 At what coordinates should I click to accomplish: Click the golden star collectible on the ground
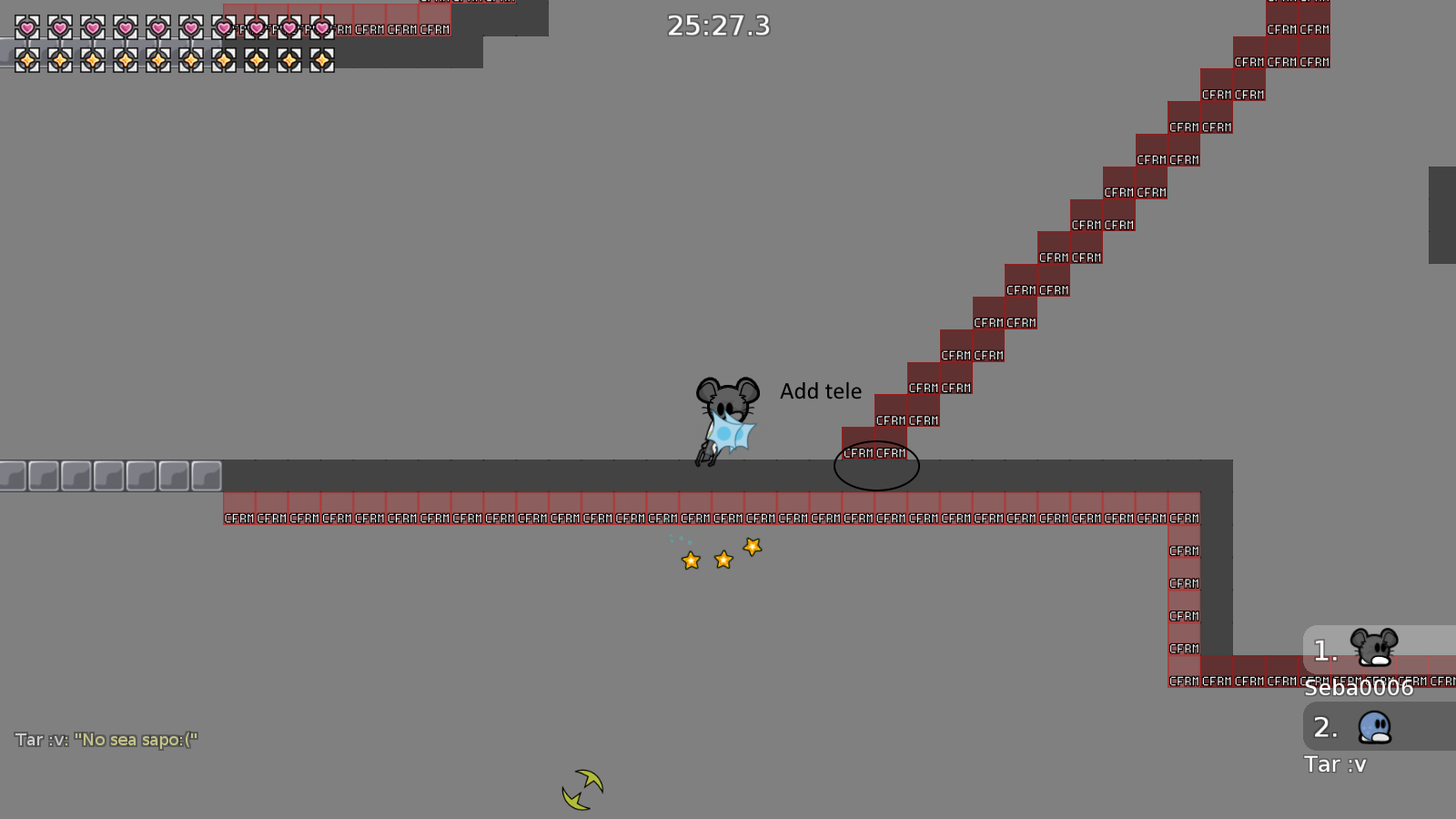[x=723, y=560]
